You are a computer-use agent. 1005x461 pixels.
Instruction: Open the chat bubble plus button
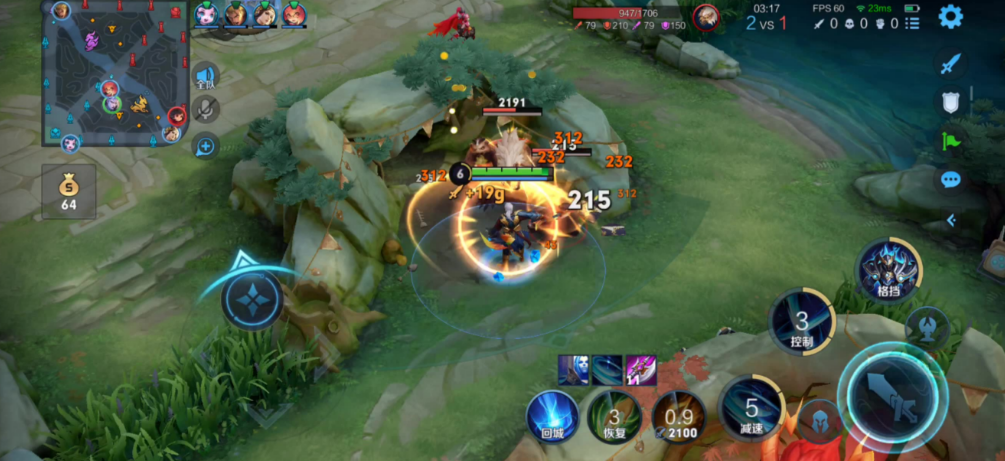coord(205,147)
